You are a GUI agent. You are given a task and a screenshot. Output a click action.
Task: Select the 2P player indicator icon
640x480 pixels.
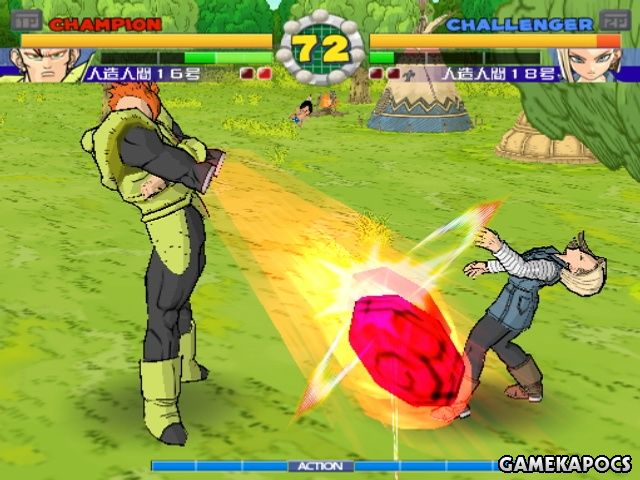pyautogui.click(x=612, y=19)
